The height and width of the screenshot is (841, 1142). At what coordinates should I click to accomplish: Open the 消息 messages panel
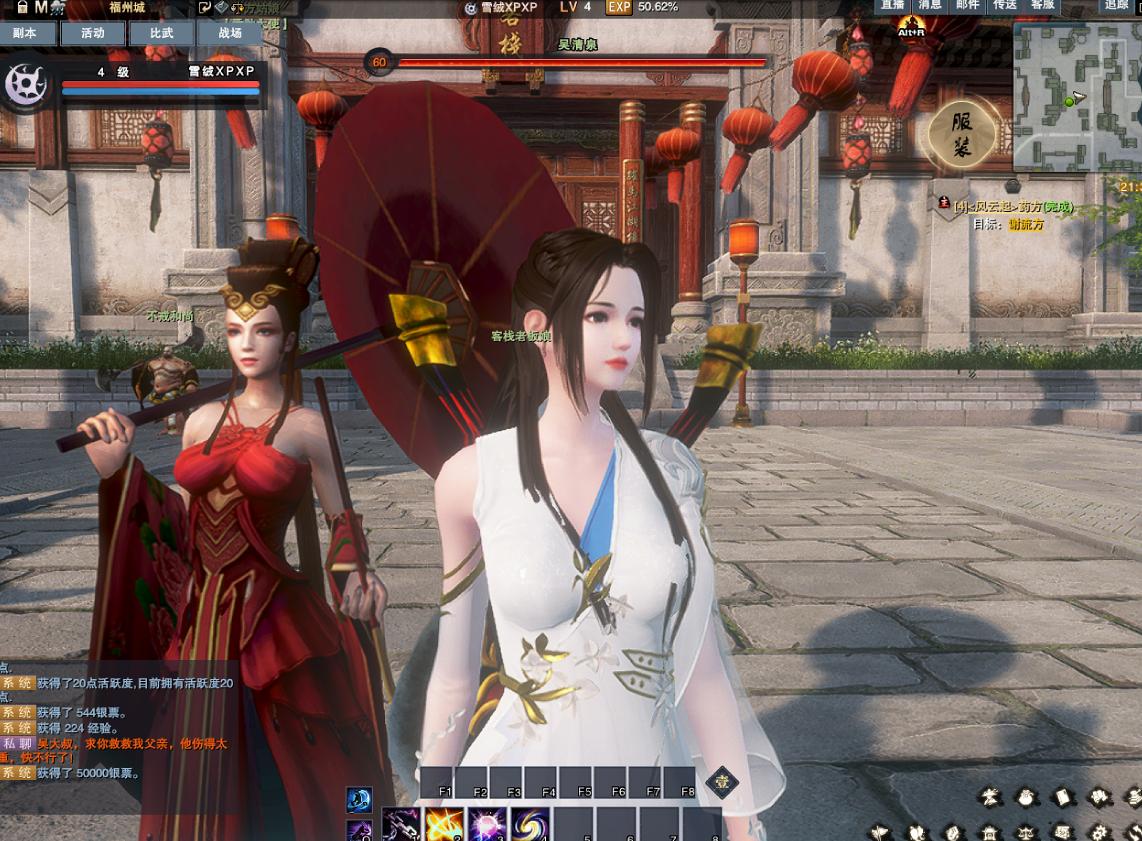click(931, 6)
